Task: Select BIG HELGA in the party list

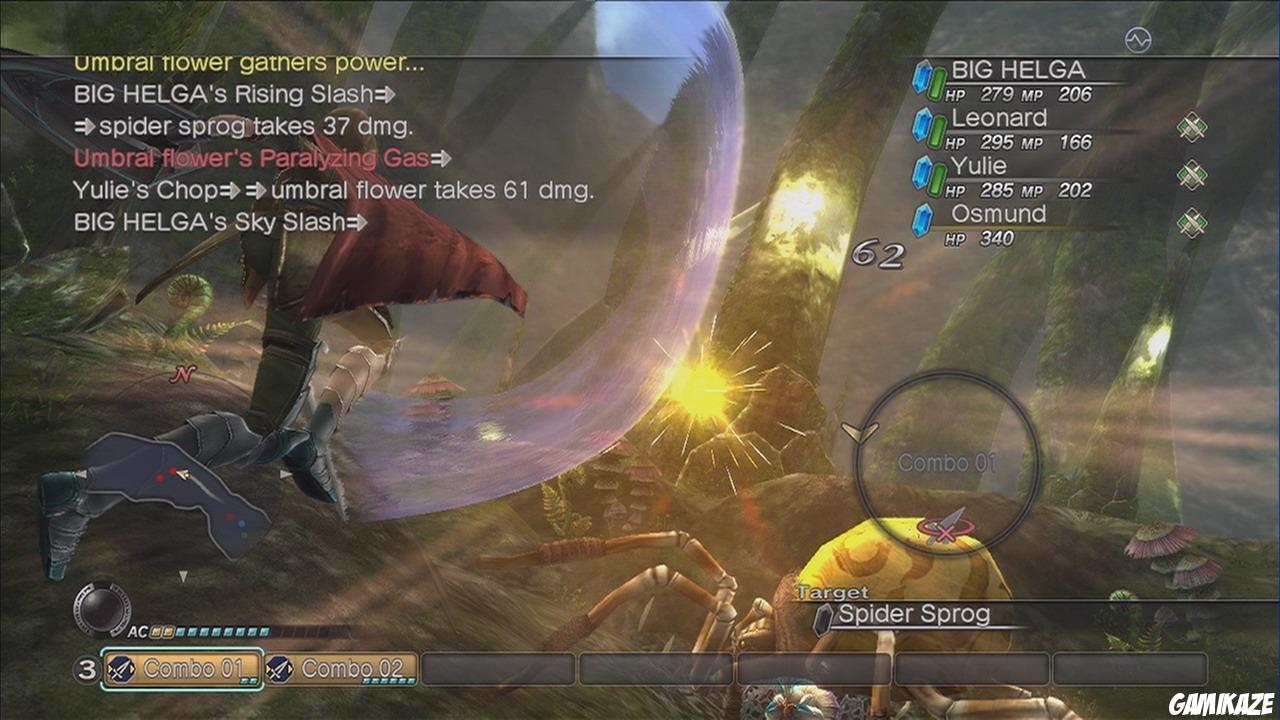Action: (x=1015, y=82)
